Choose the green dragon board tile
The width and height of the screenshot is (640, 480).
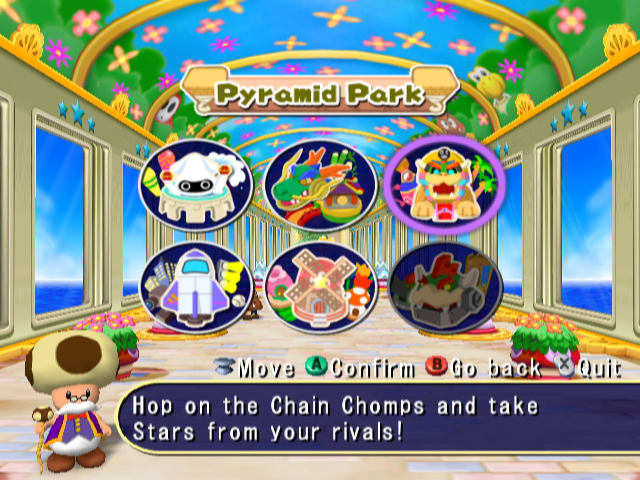(x=319, y=185)
